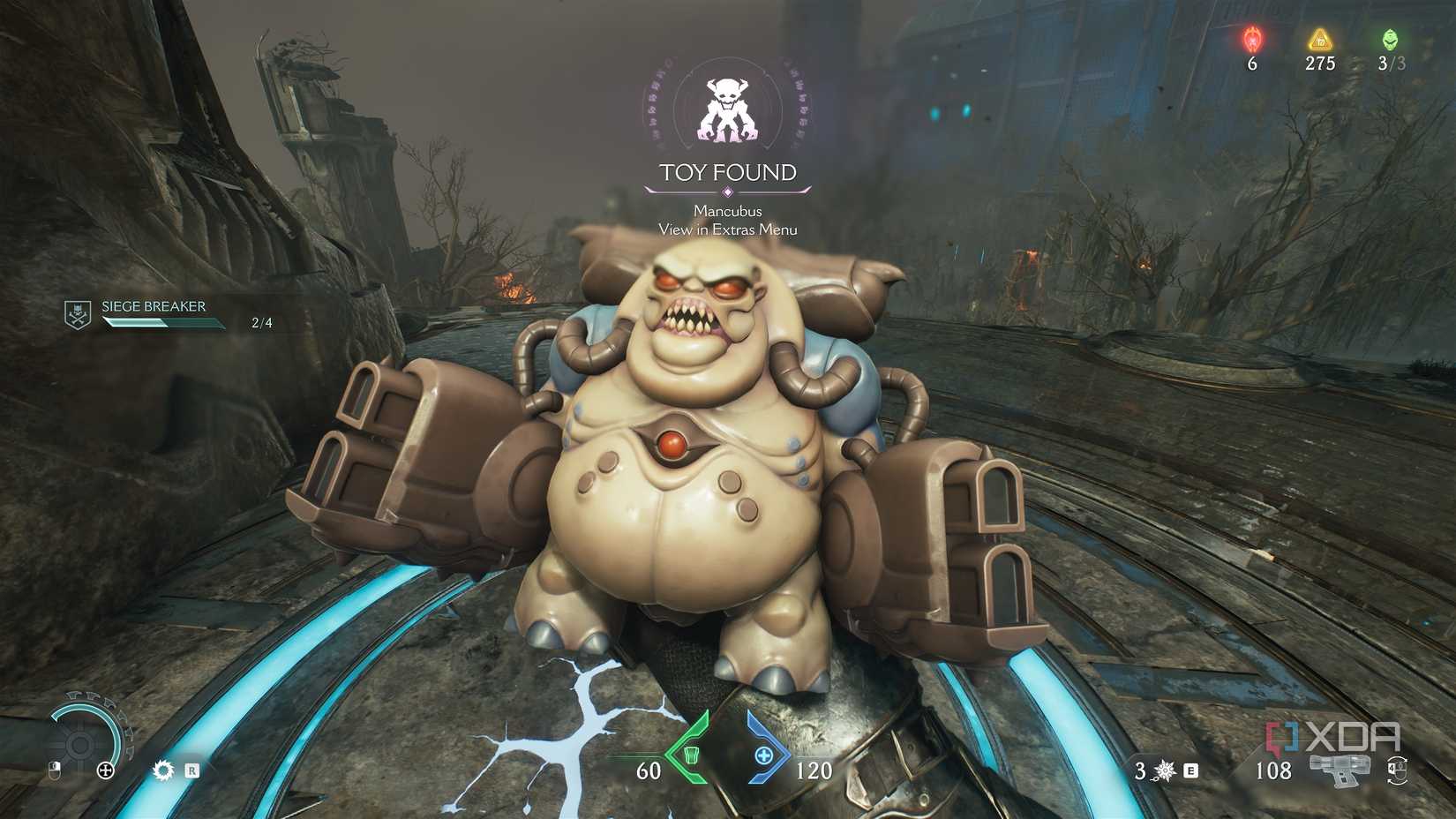
Task: Select the red demon skull currency icon
Action: click(1251, 39)
